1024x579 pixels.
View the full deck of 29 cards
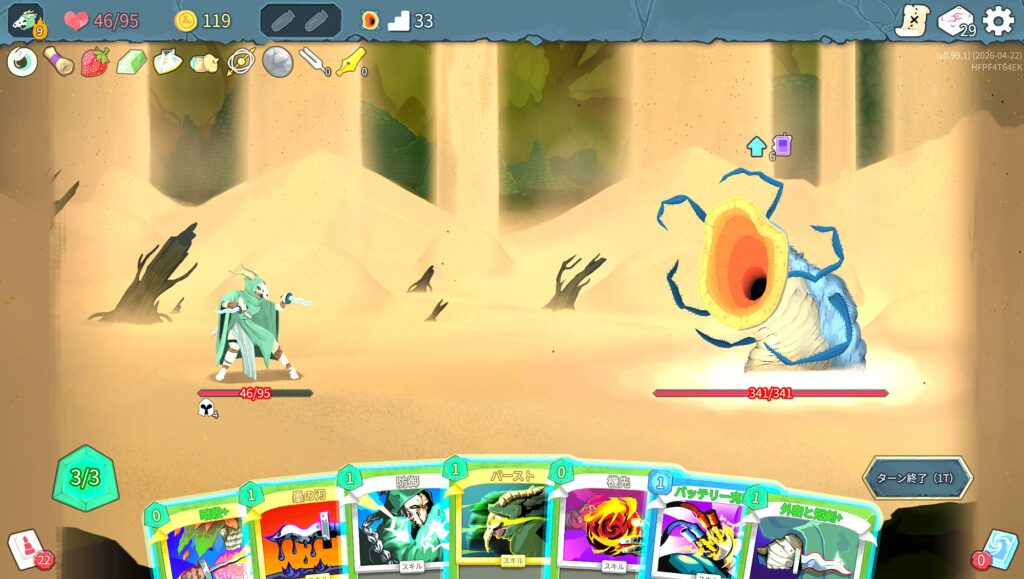(955, 20)
